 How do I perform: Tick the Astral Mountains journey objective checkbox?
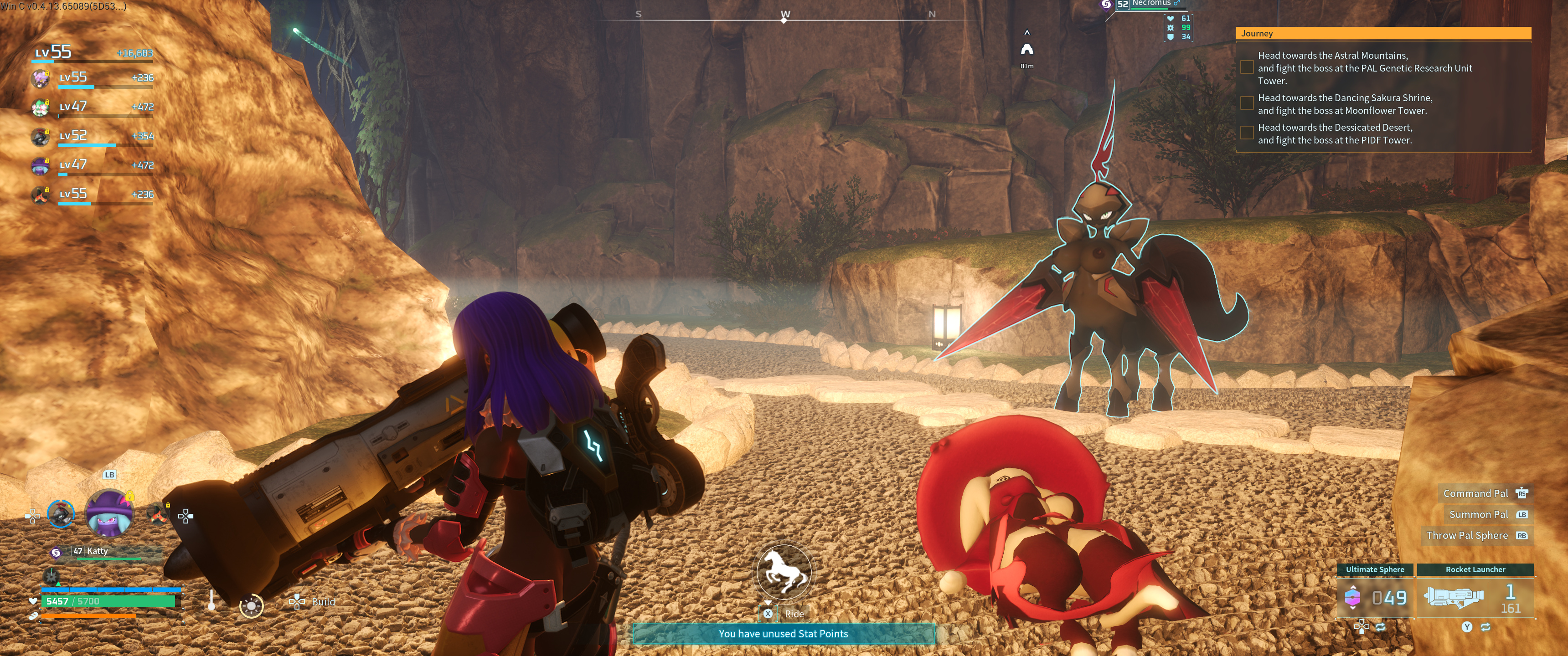(1247, 67)
